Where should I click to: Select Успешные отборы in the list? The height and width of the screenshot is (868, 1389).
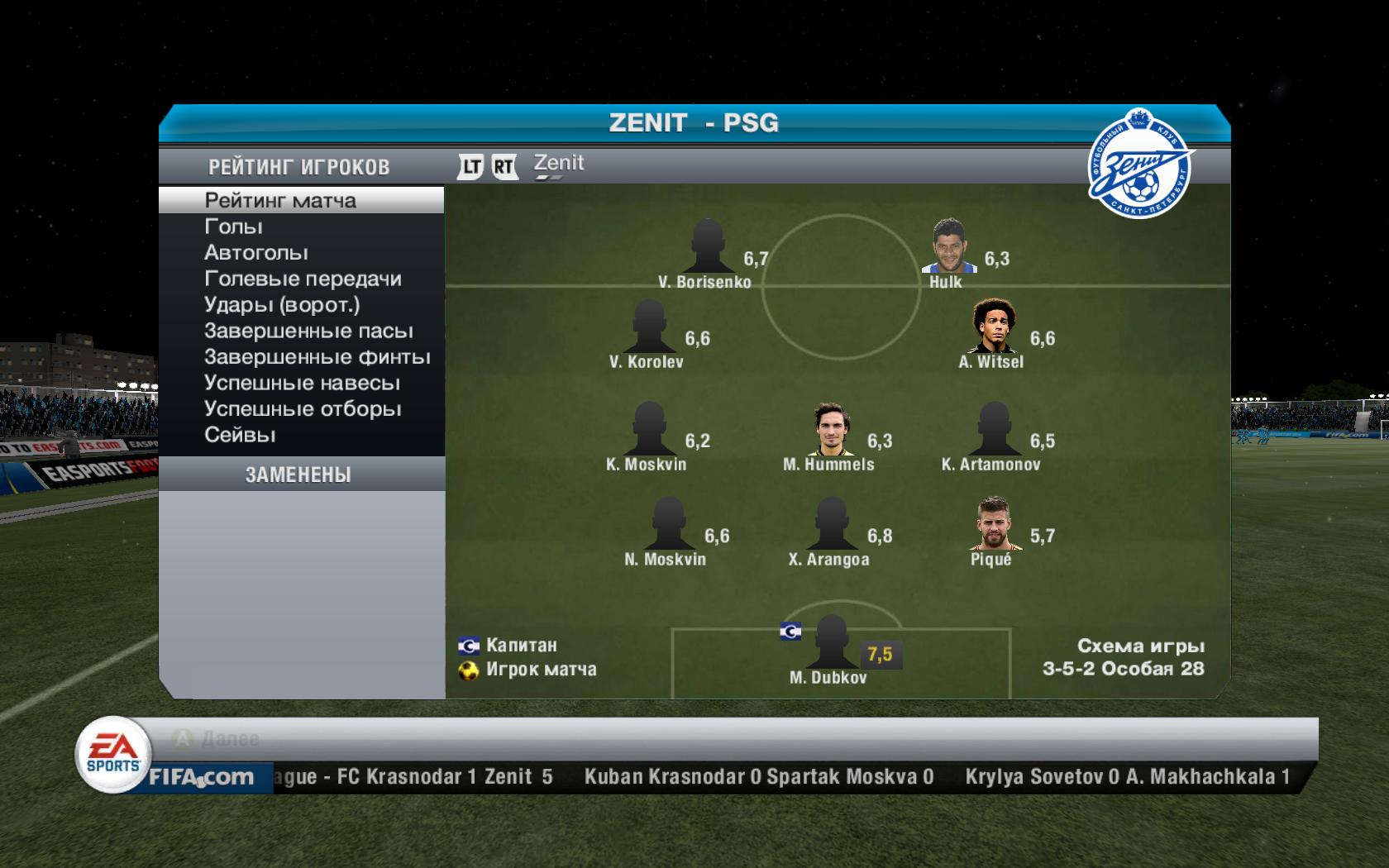(x=303, y=409)
